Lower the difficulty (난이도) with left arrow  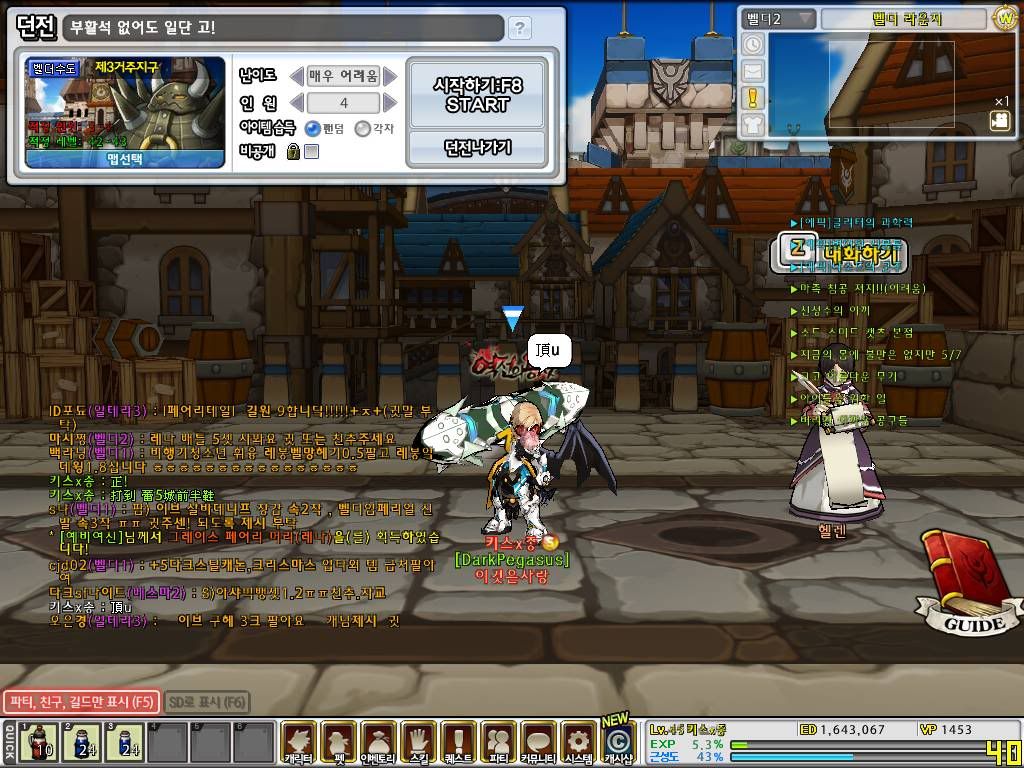coord(296,76)
